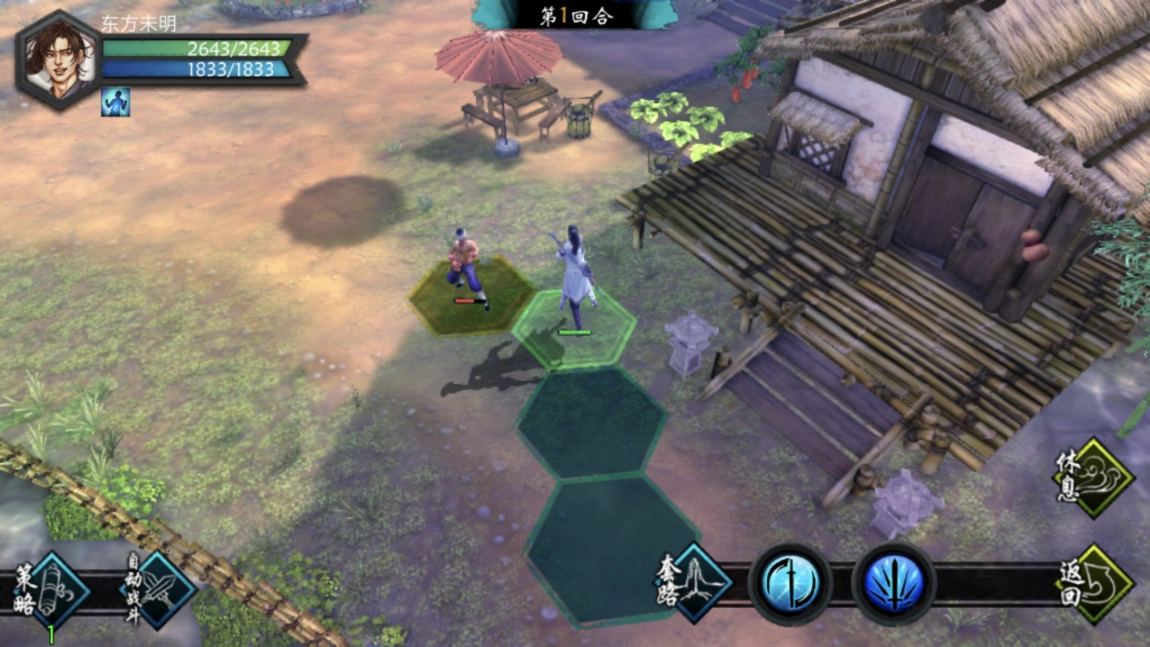The image size is (1150, 647).
Task: Activate the sword with crescent arcs skill
Action: click(x=790, y=584)
